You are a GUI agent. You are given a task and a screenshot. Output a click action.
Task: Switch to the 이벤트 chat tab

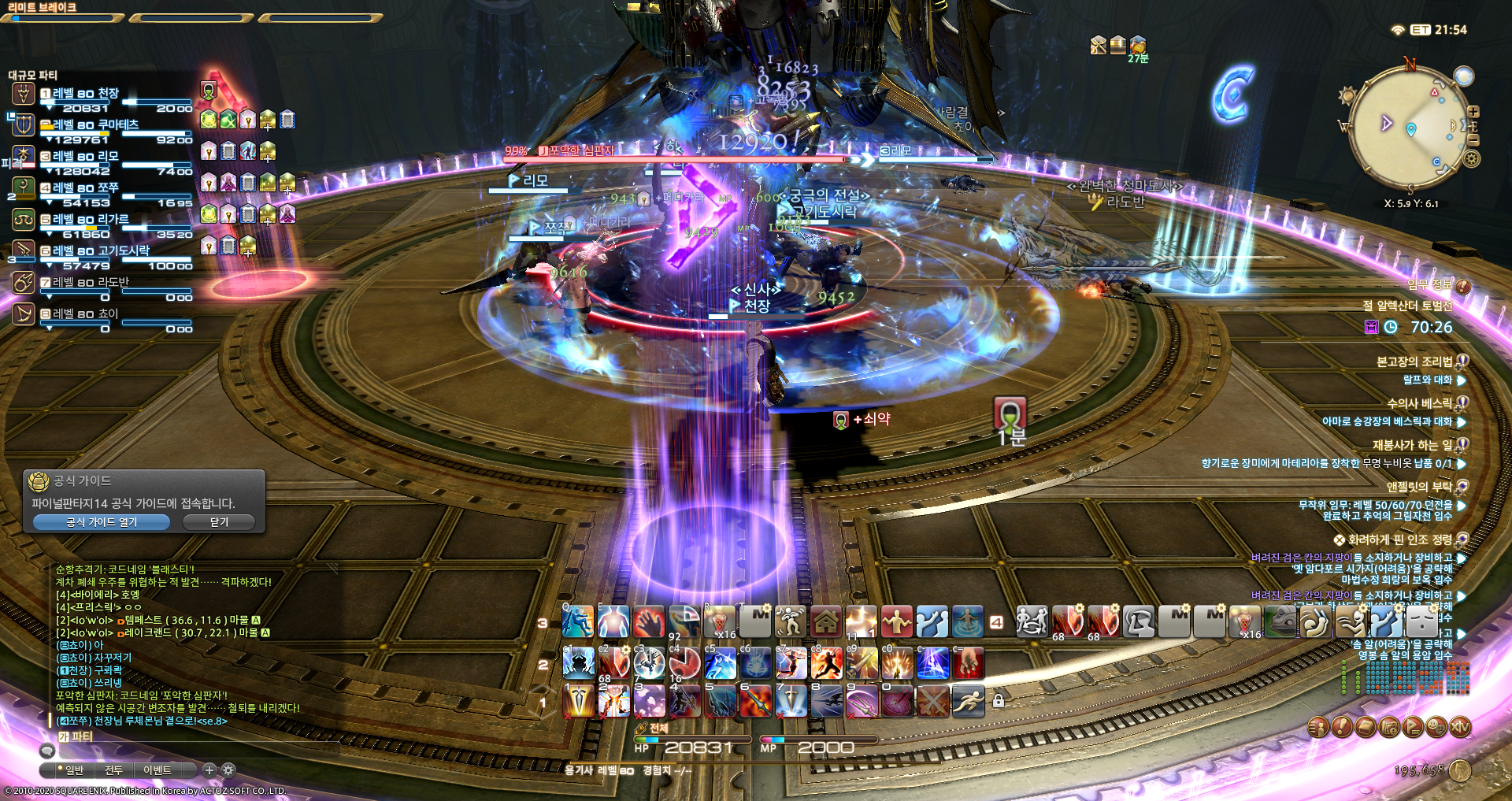click(157, 769)
